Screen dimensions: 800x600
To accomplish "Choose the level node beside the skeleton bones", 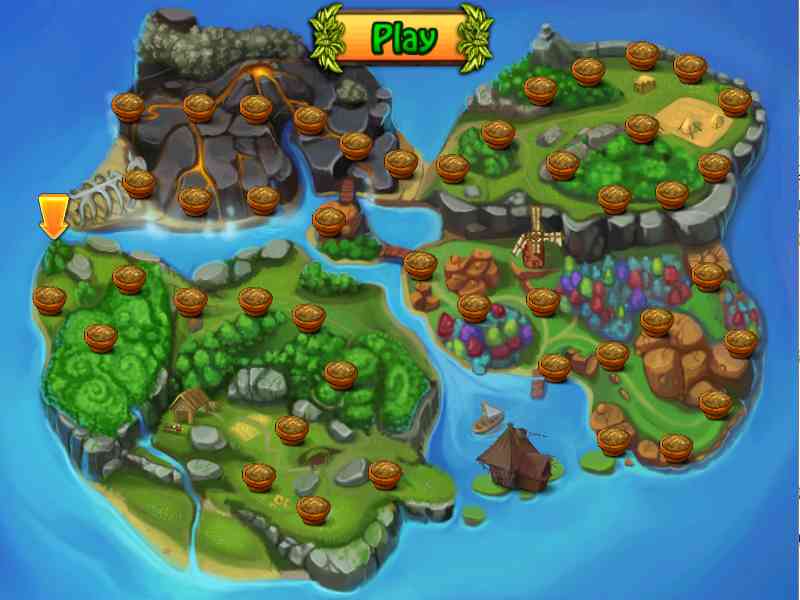I will 139,183.
